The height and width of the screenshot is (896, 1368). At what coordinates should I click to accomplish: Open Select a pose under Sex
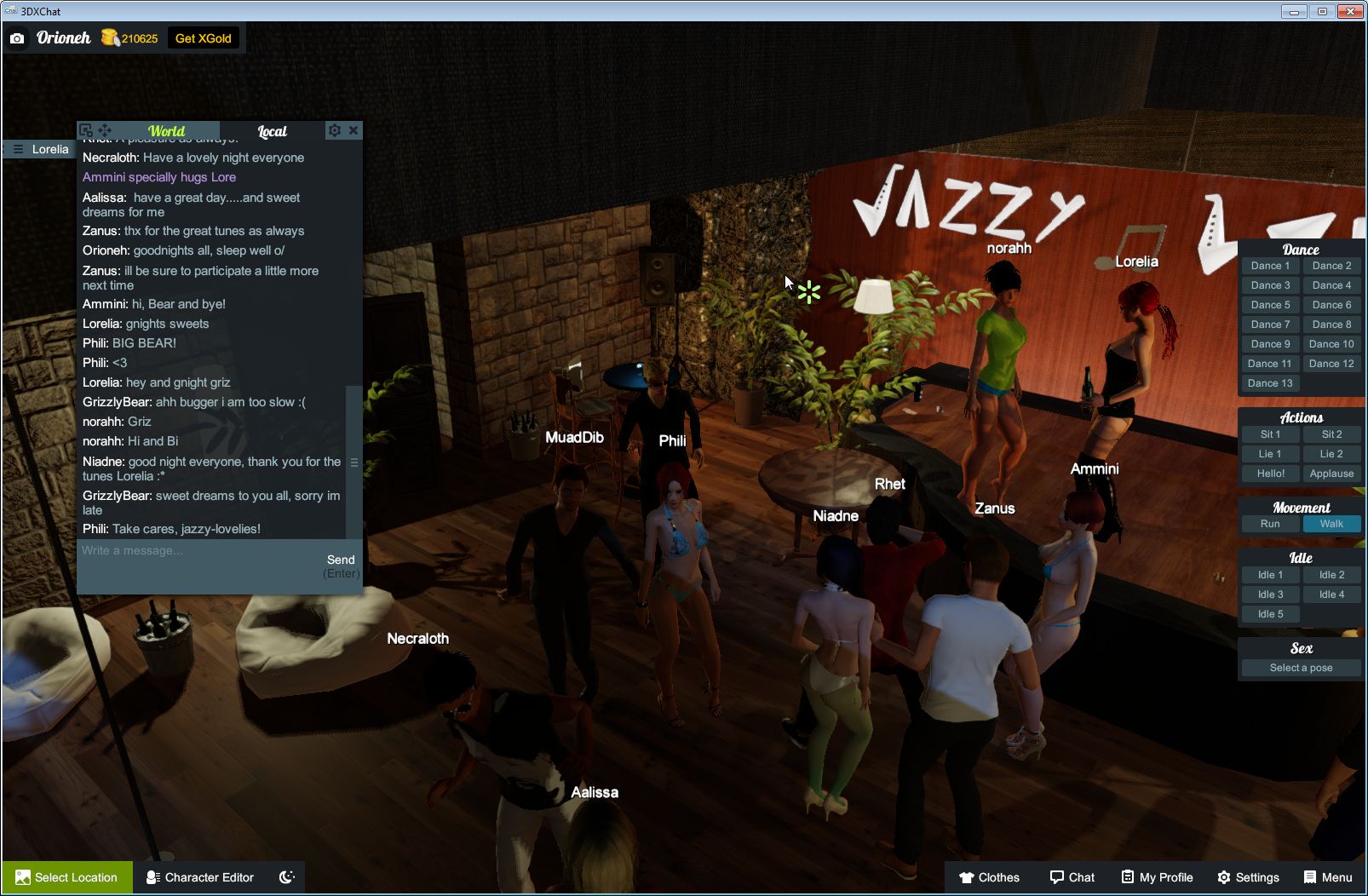click(1300, 667)
